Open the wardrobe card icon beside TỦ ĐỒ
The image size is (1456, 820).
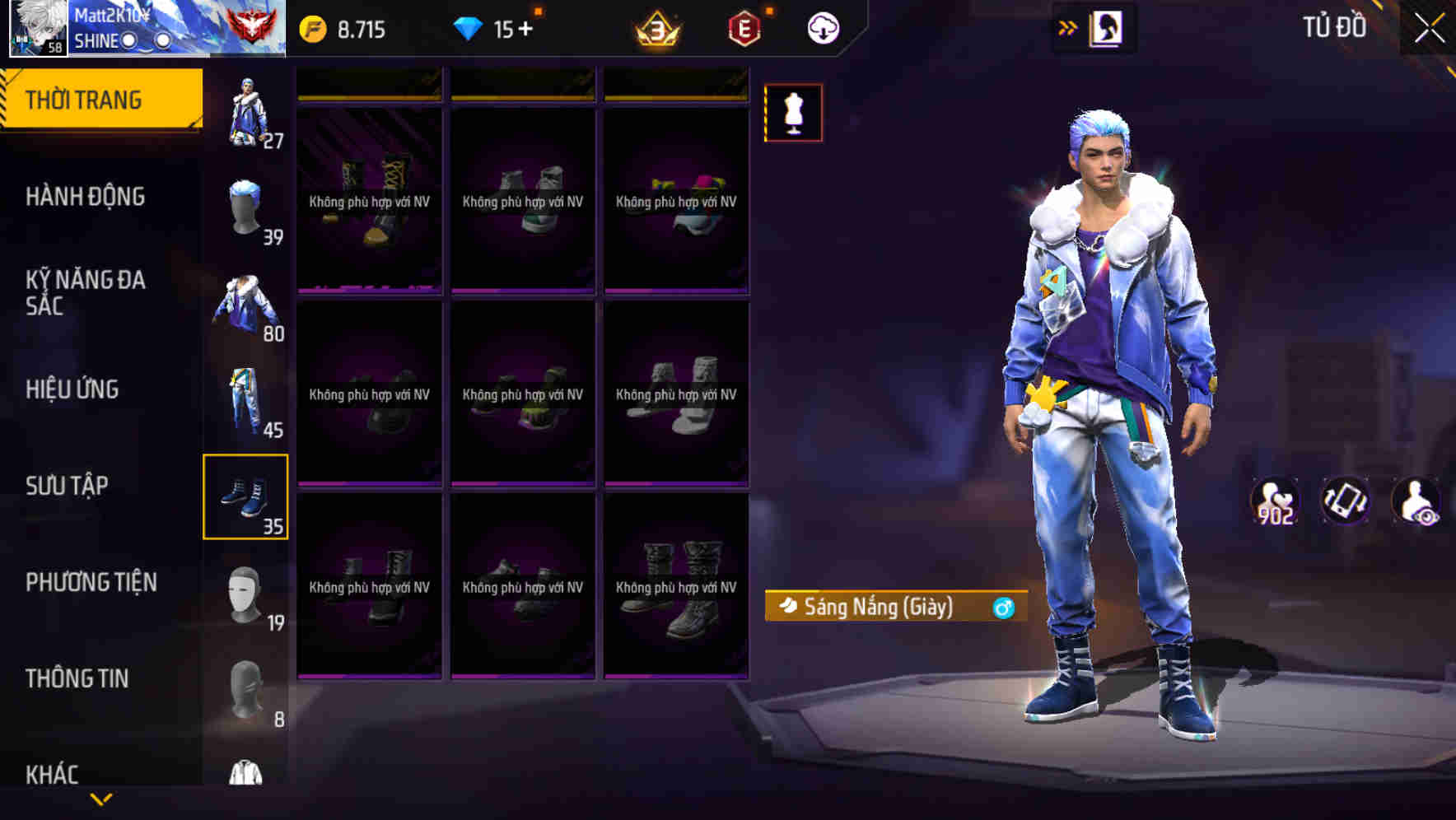pos(1108,27)
